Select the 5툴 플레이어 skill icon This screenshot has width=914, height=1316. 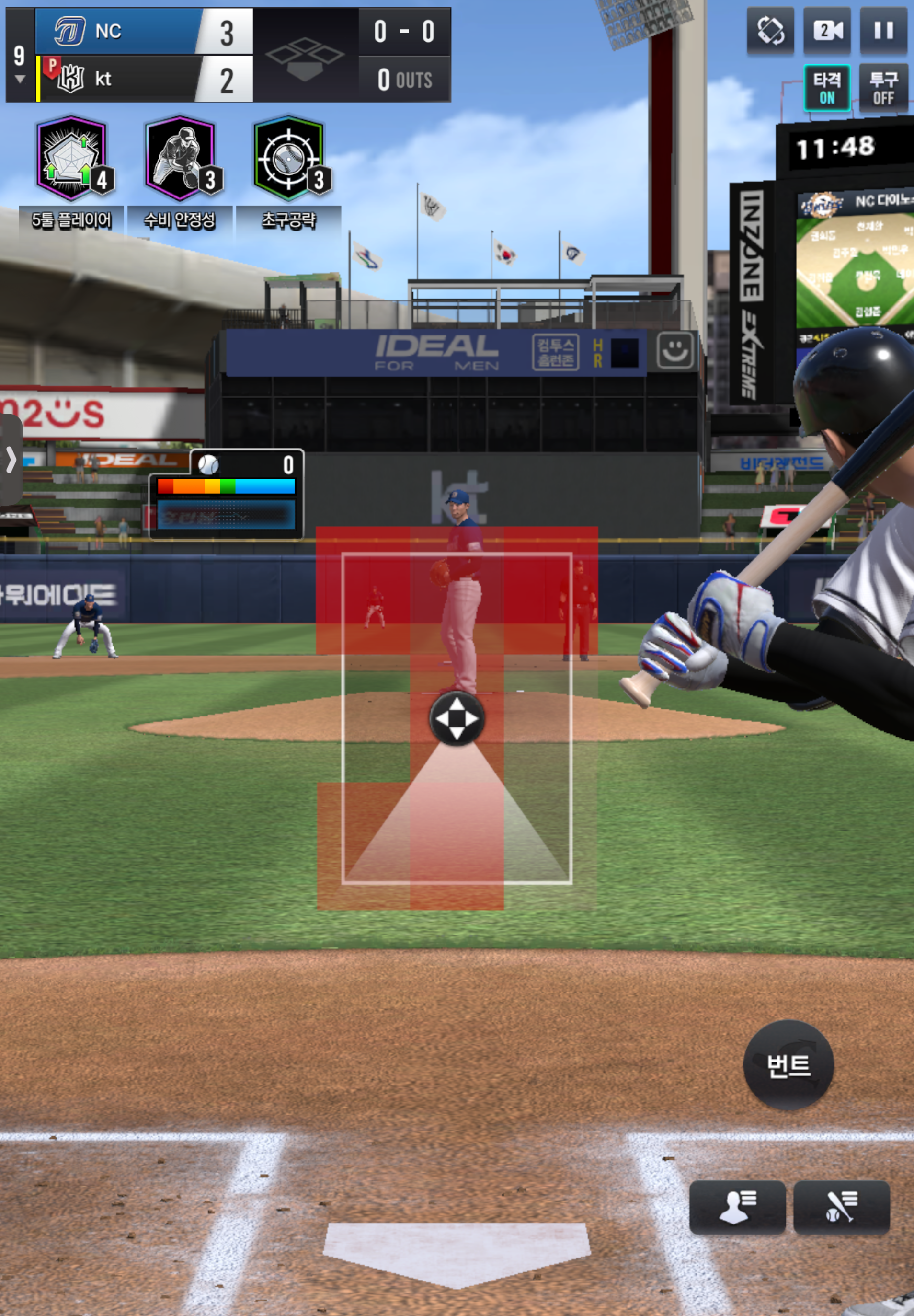(x=72, y=159)
